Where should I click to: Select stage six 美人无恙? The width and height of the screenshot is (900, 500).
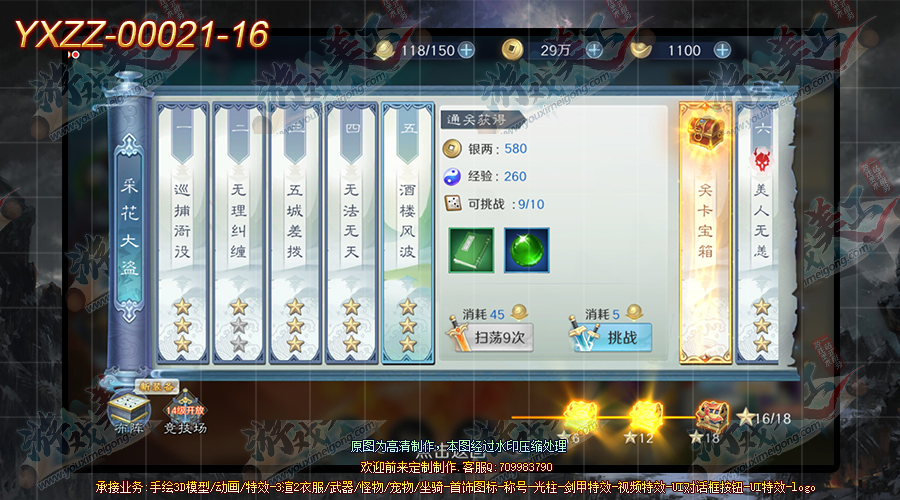[762, 232]
